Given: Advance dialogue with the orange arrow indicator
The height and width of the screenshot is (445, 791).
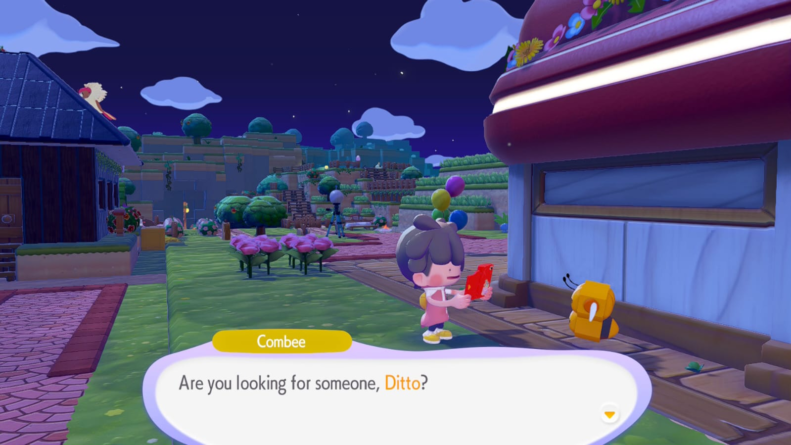Looking at the screenshot, I should [x=609, y=414].
